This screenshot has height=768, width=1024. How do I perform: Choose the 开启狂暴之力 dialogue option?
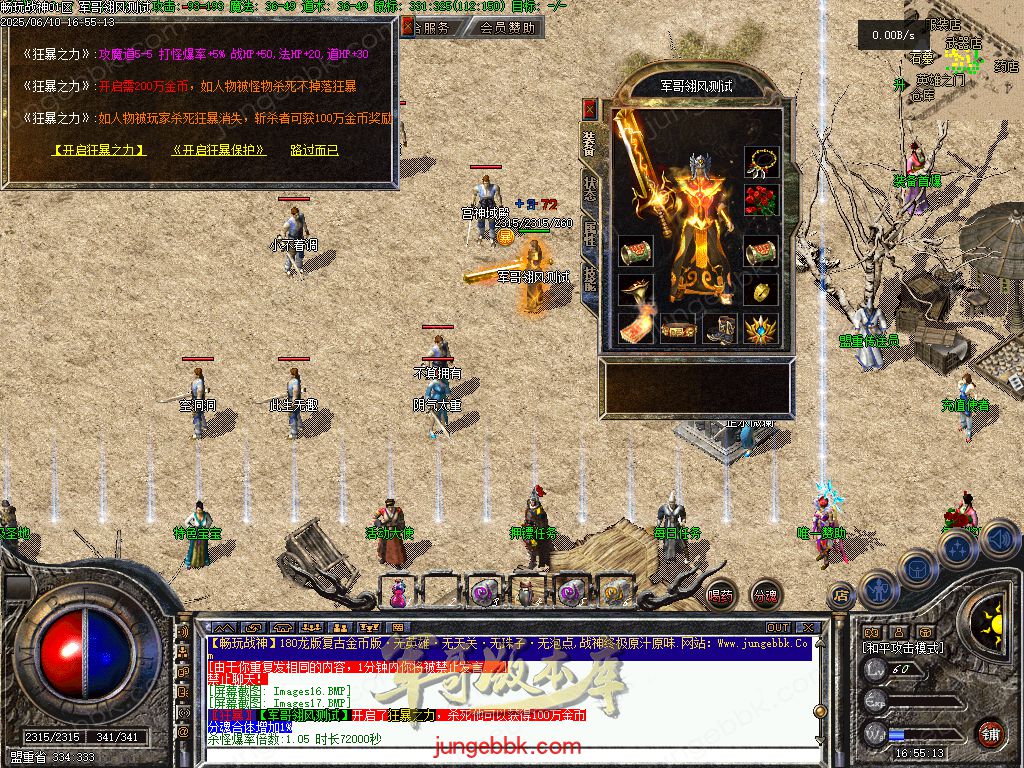98,150
